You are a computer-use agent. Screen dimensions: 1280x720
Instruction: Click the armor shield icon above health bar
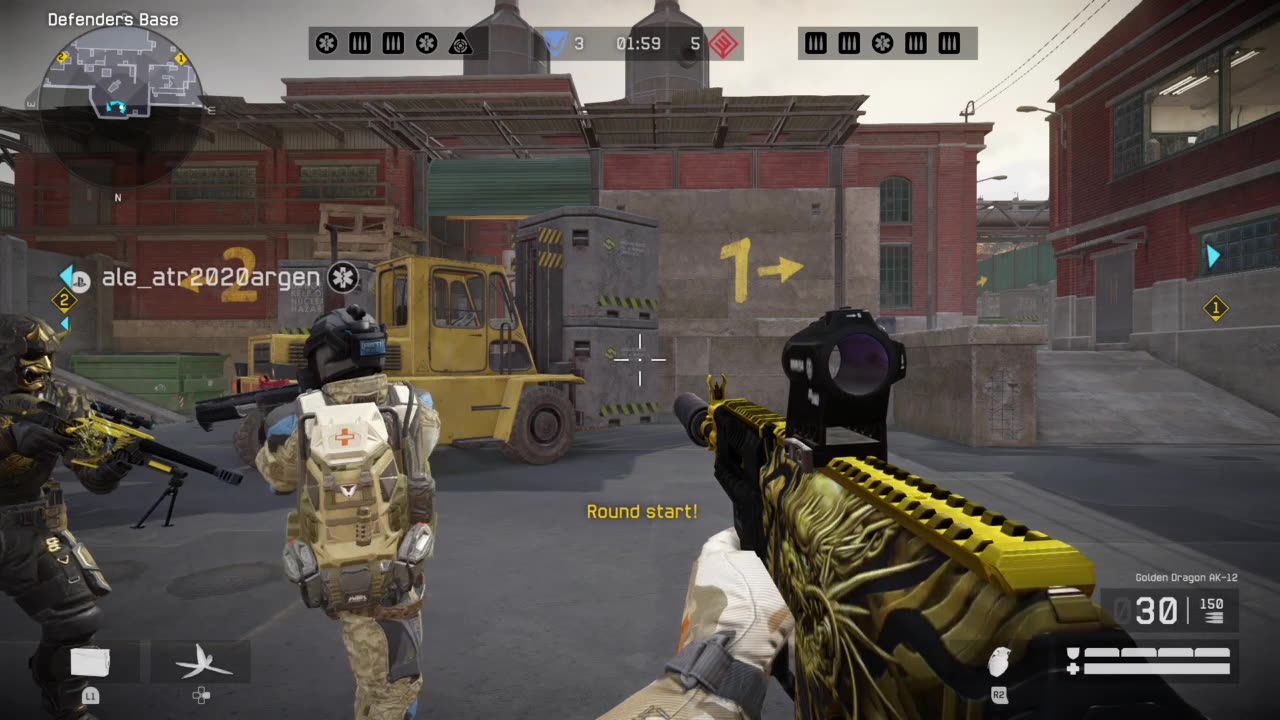[1072, 652]
